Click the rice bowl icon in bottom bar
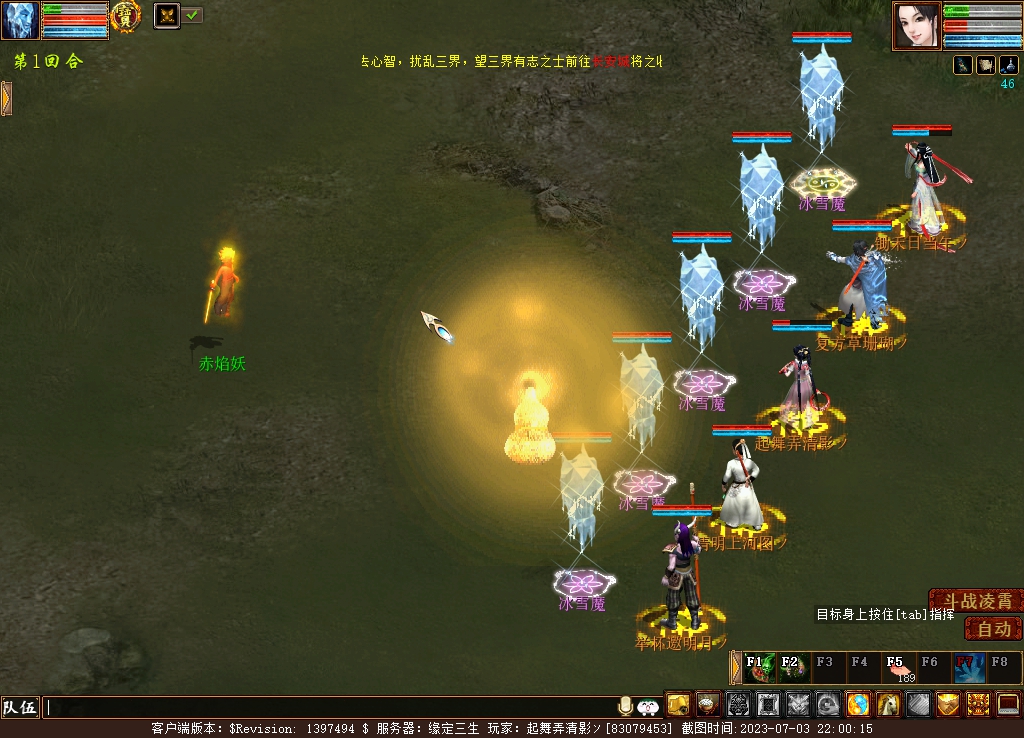 click(x=708, y=705)
